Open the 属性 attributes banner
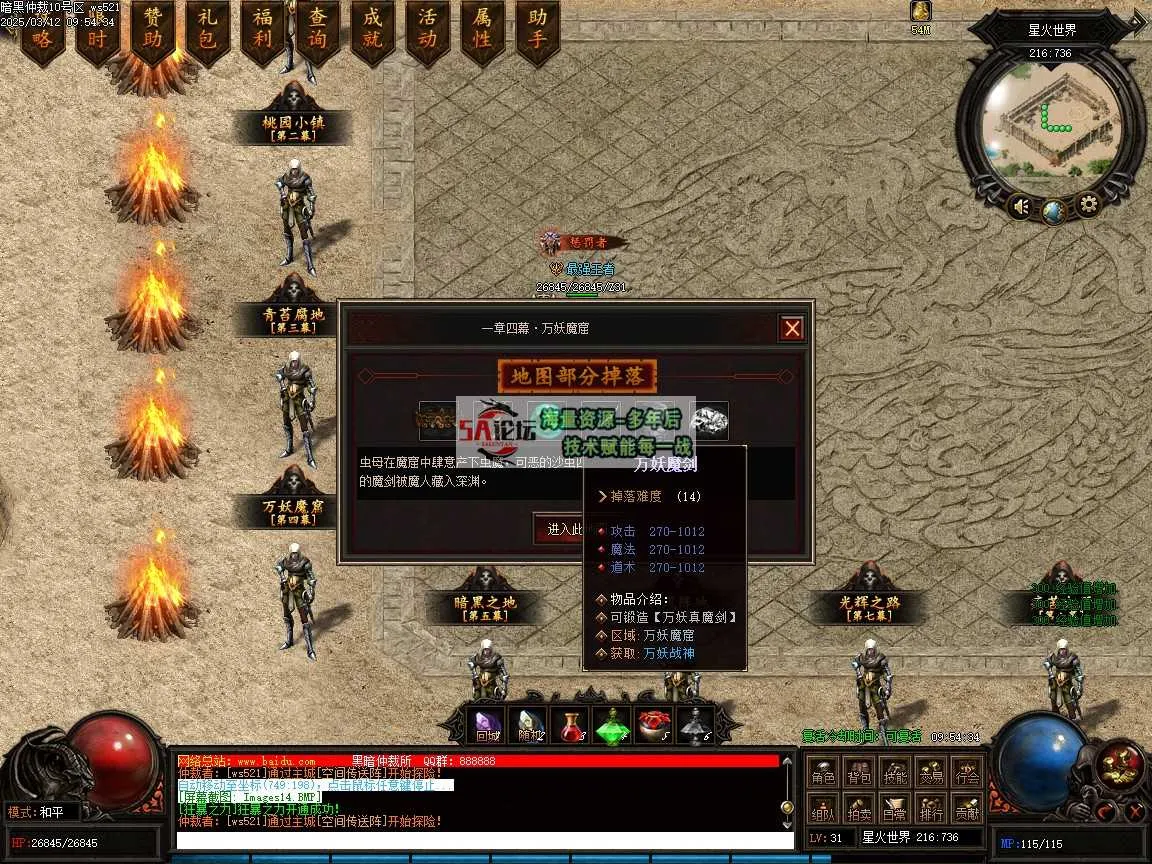 click(x=483, y=30)
